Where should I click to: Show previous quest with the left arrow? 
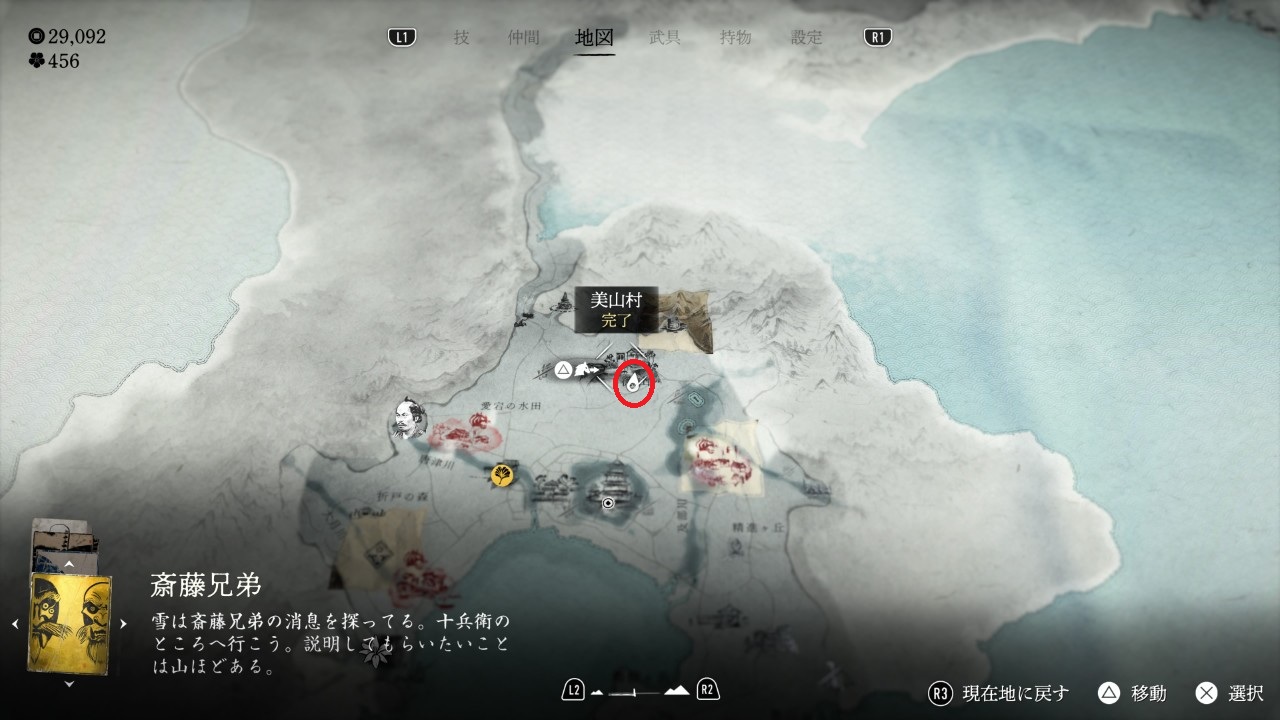click(16, 624)
